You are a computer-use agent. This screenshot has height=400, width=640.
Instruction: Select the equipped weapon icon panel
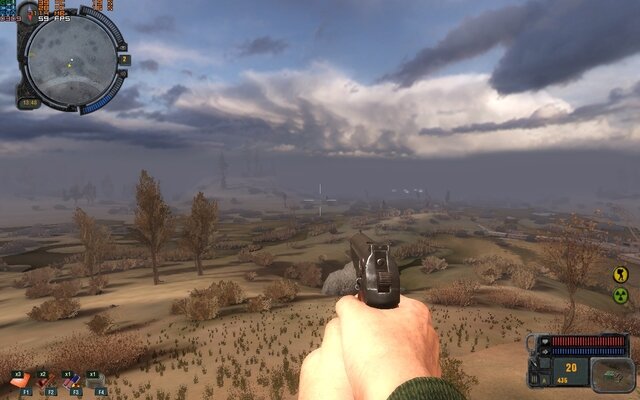click(x=606, y=372)
